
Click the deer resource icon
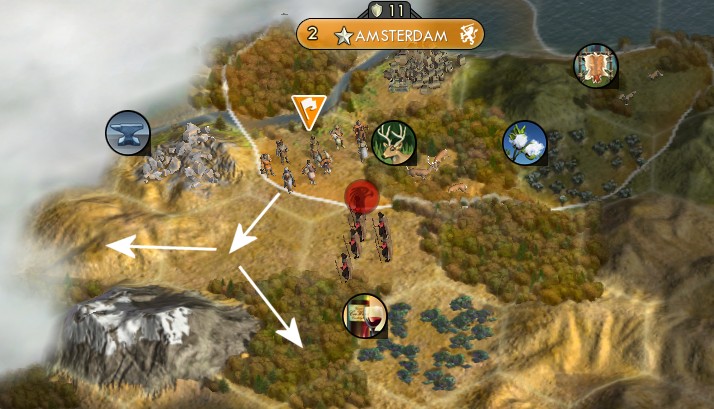(392, 141)
